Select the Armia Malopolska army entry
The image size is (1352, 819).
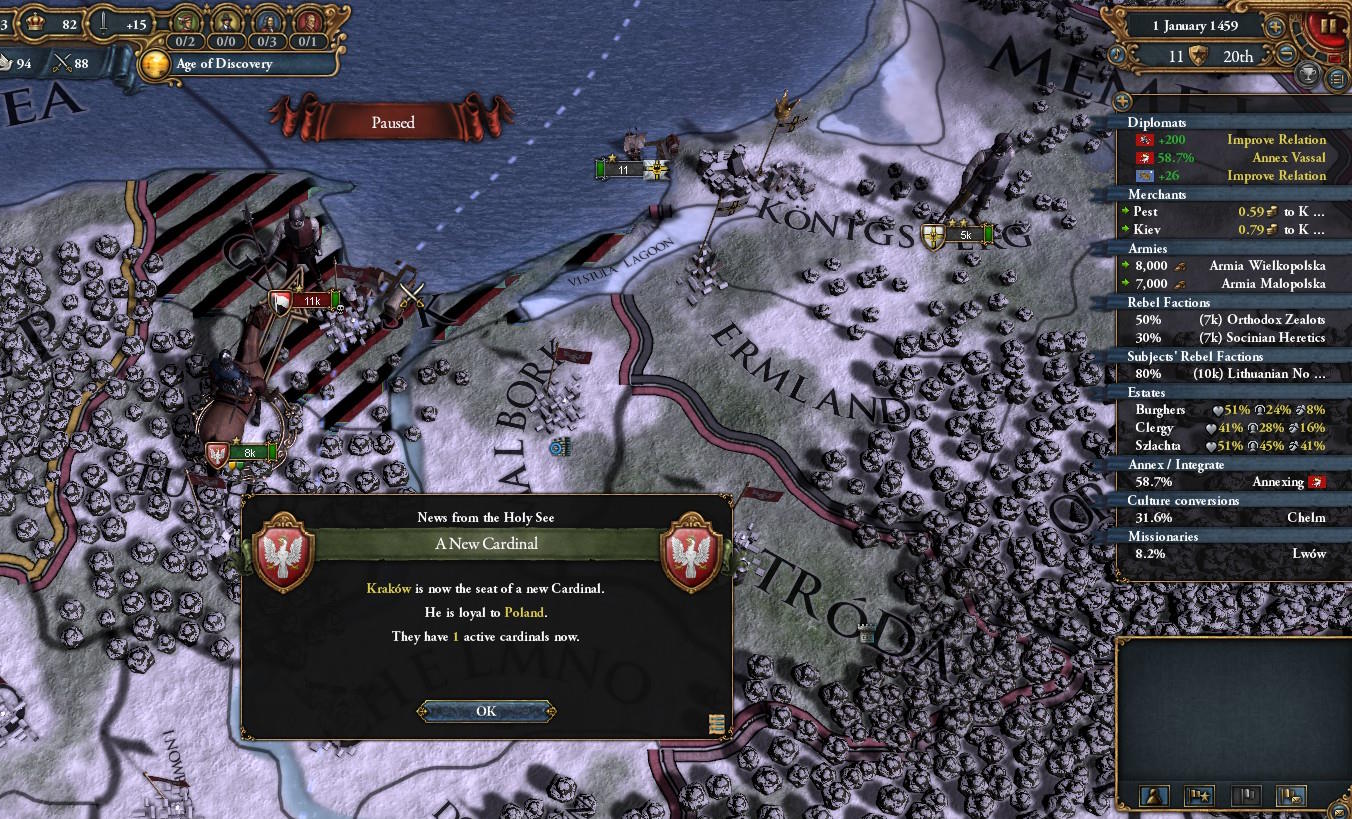(1226, 284)
